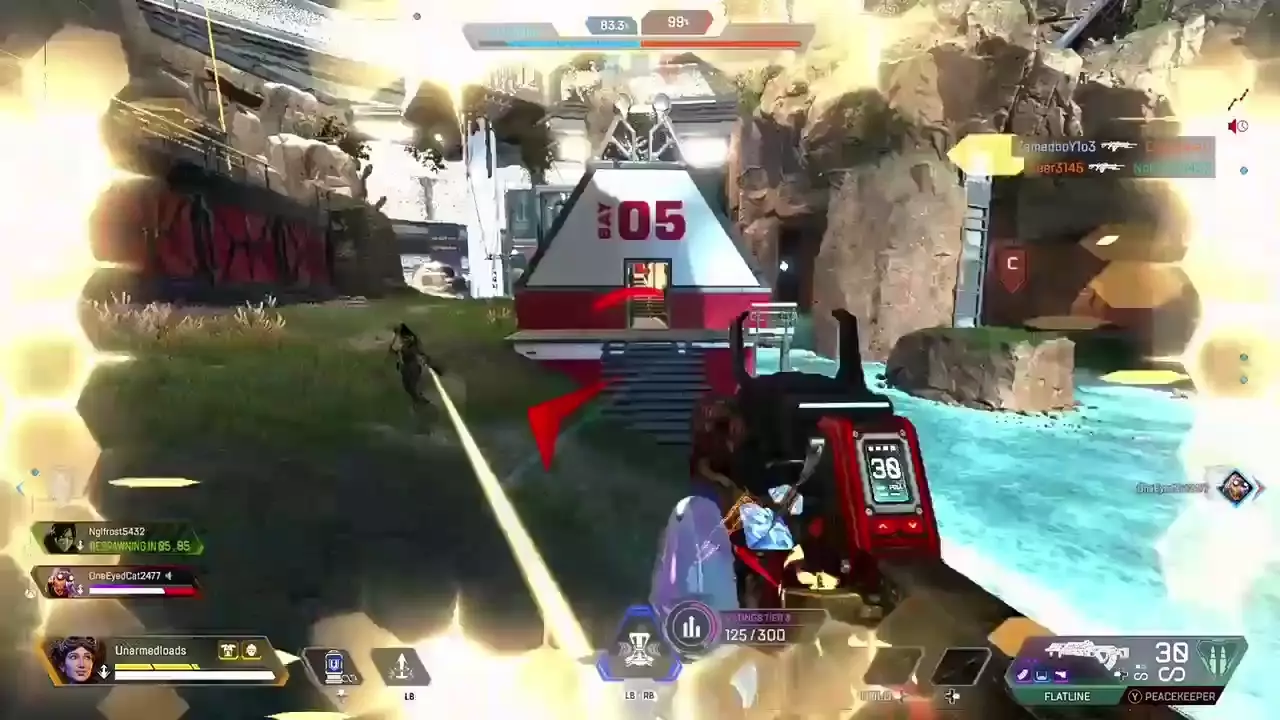
Task: Click the barrel attachment slot on the Flatline
Action: [1023, 675]
